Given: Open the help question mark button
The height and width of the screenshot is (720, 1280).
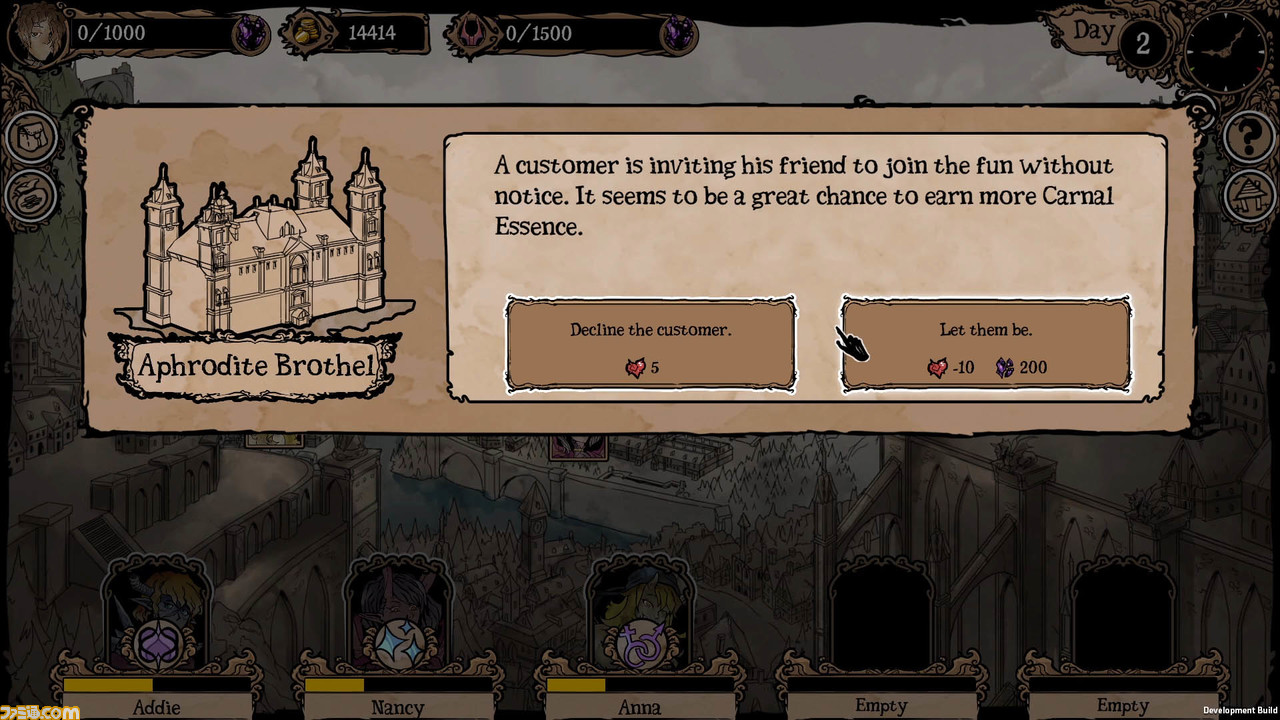Looking at the screenshot, I should (x=1247, y=137).
